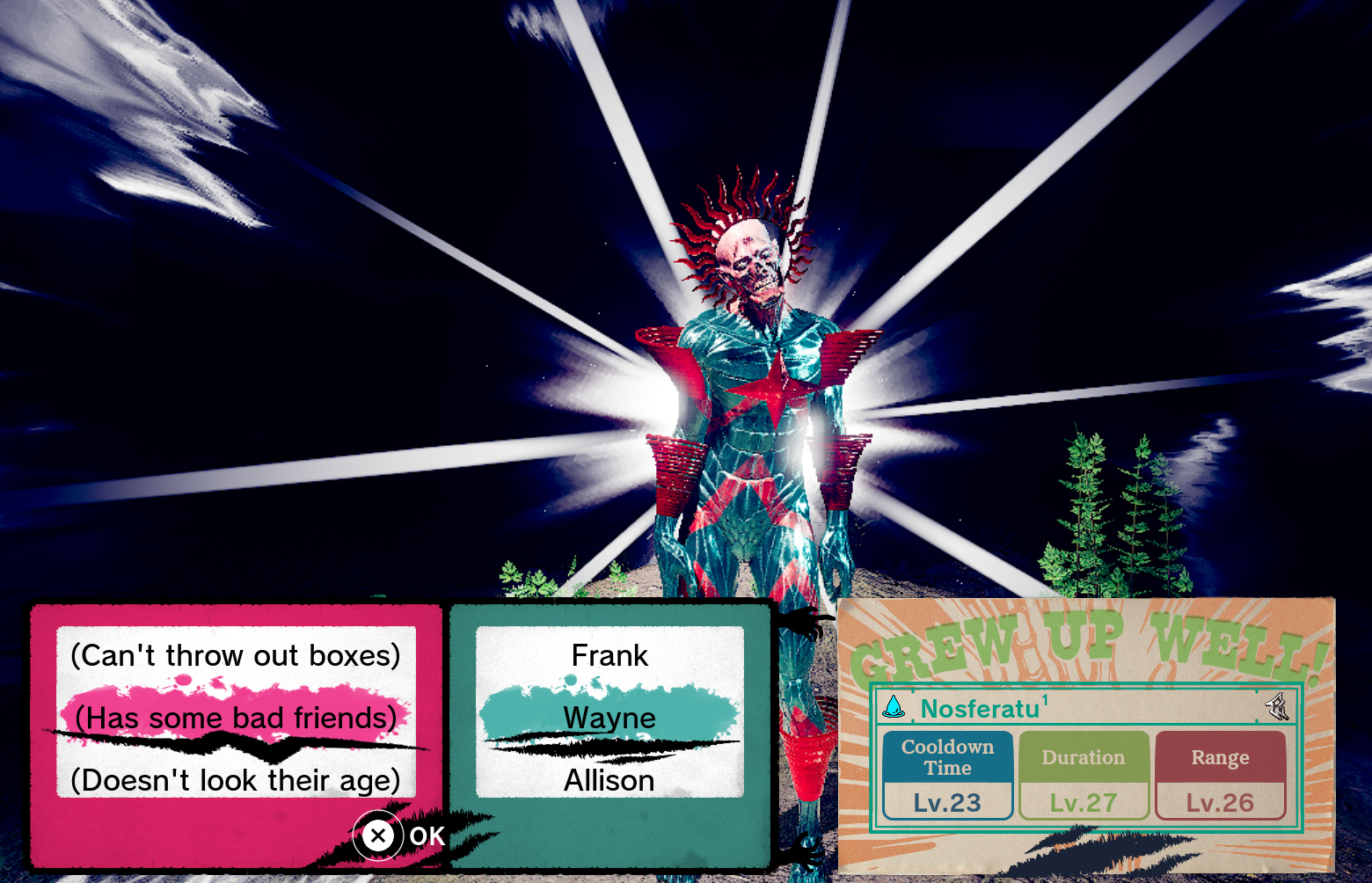Pick the name Allison

[x=609, y=780]
